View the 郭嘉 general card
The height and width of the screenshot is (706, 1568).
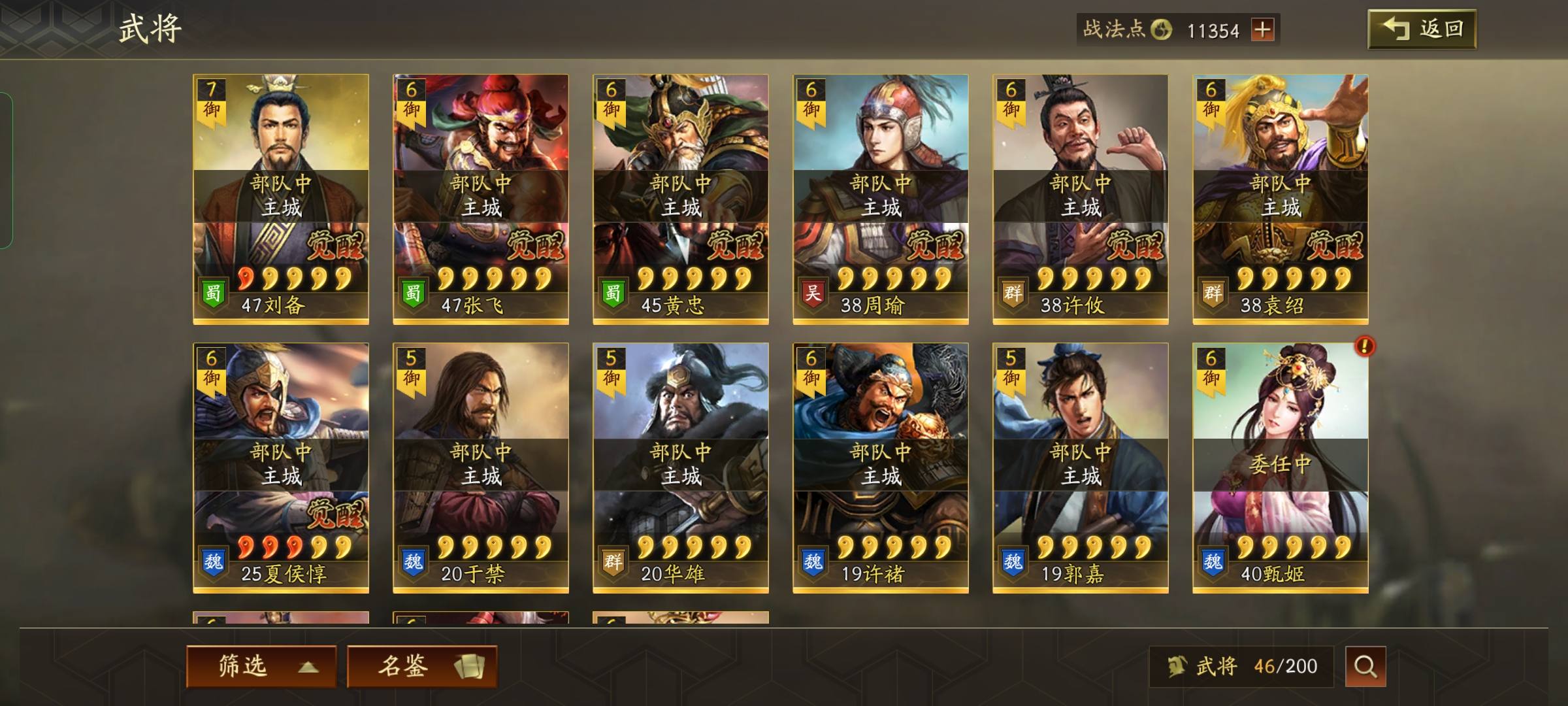[1081, 467]
